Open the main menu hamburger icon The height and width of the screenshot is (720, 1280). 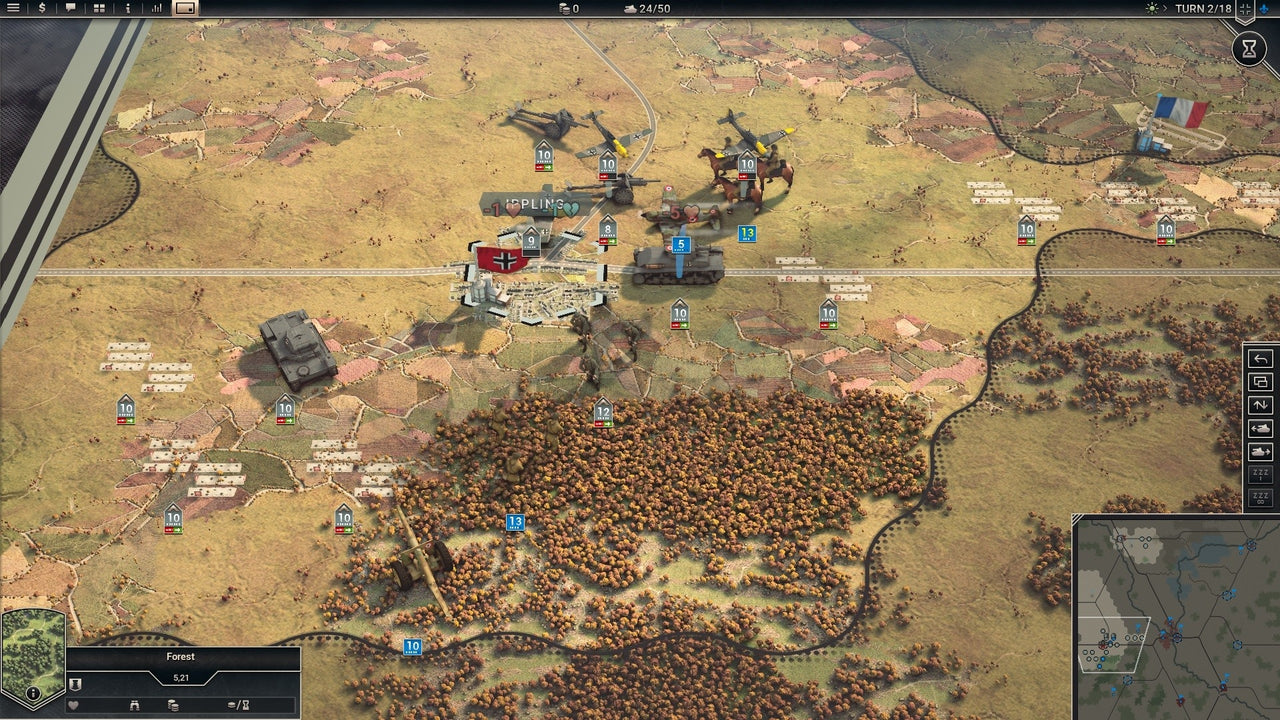(13, 9)
